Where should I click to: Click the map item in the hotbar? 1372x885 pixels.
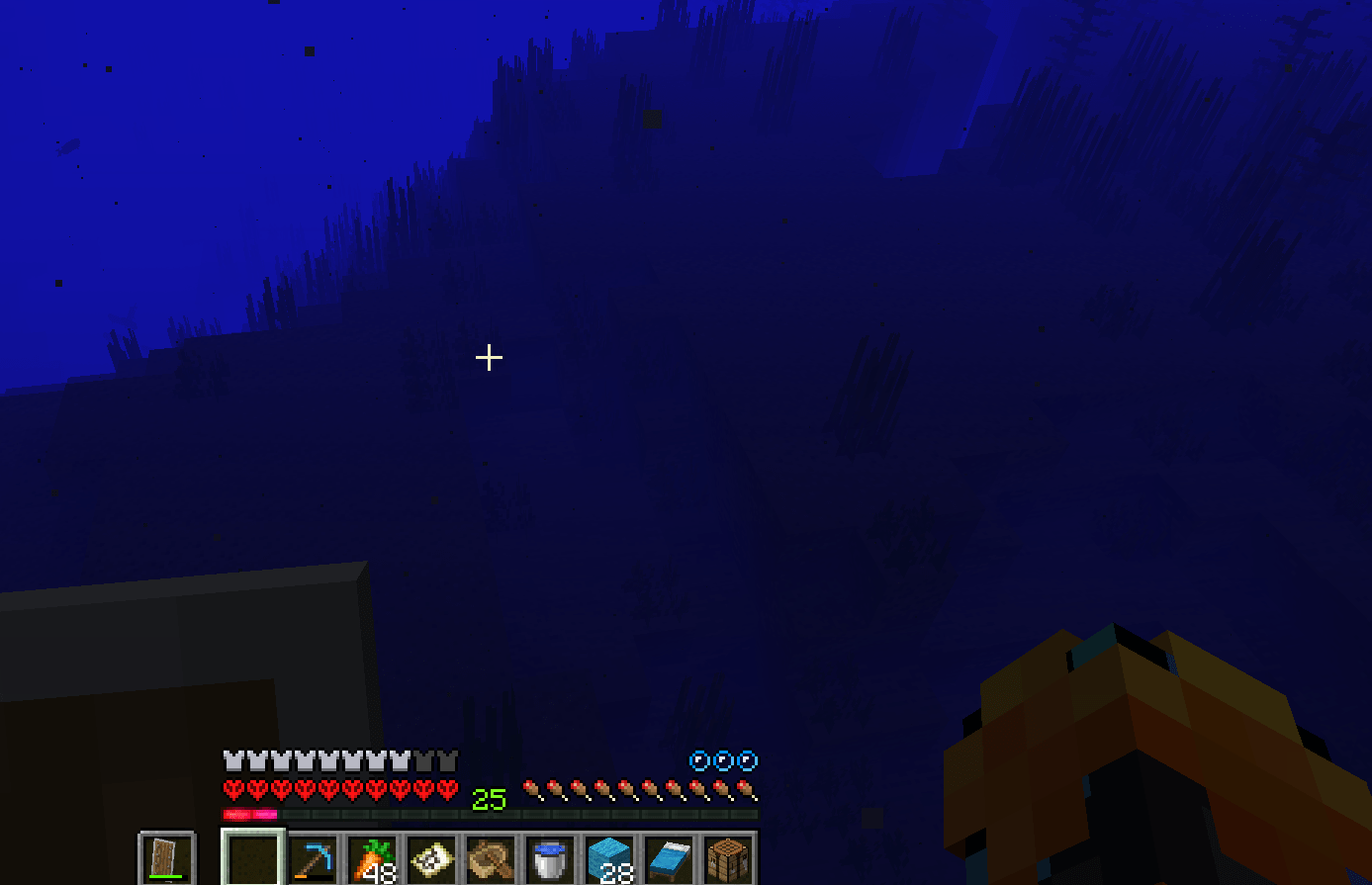pos(431,858)
